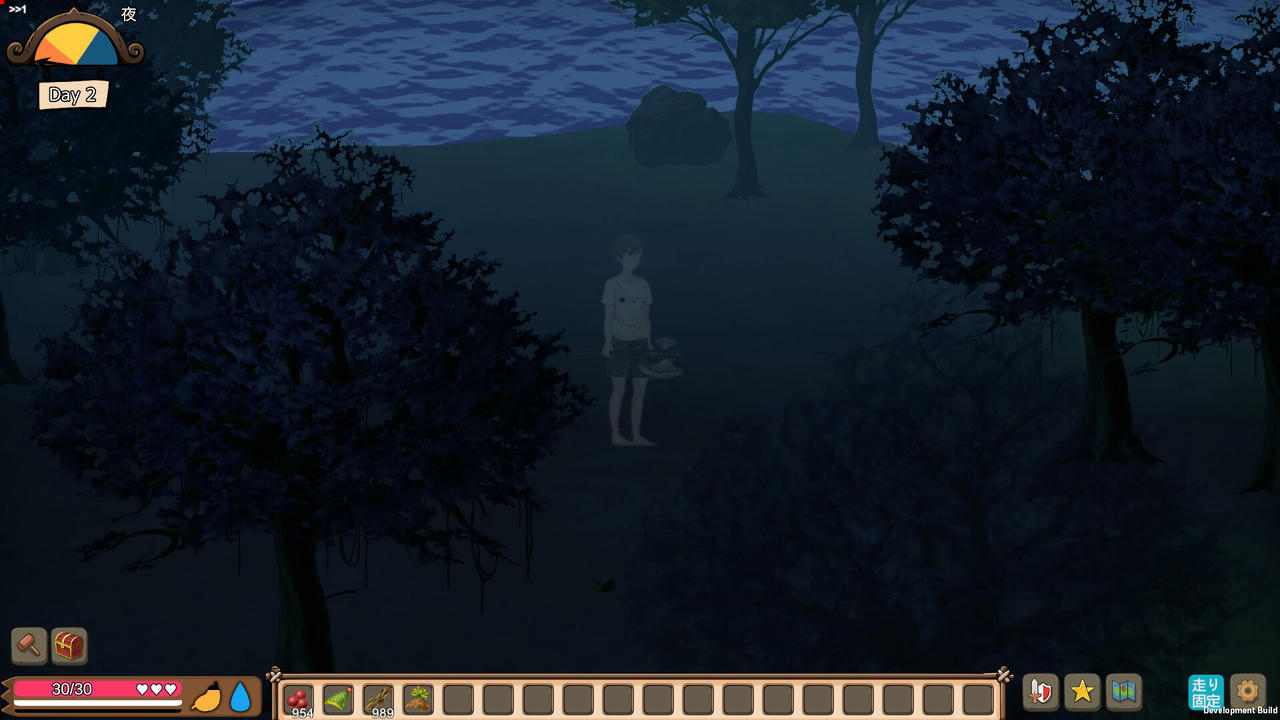Image resolution: width=1280 pixels, height=720 pixels.
Task: Select the green net hotbar slot
Action: pos(337,699)
